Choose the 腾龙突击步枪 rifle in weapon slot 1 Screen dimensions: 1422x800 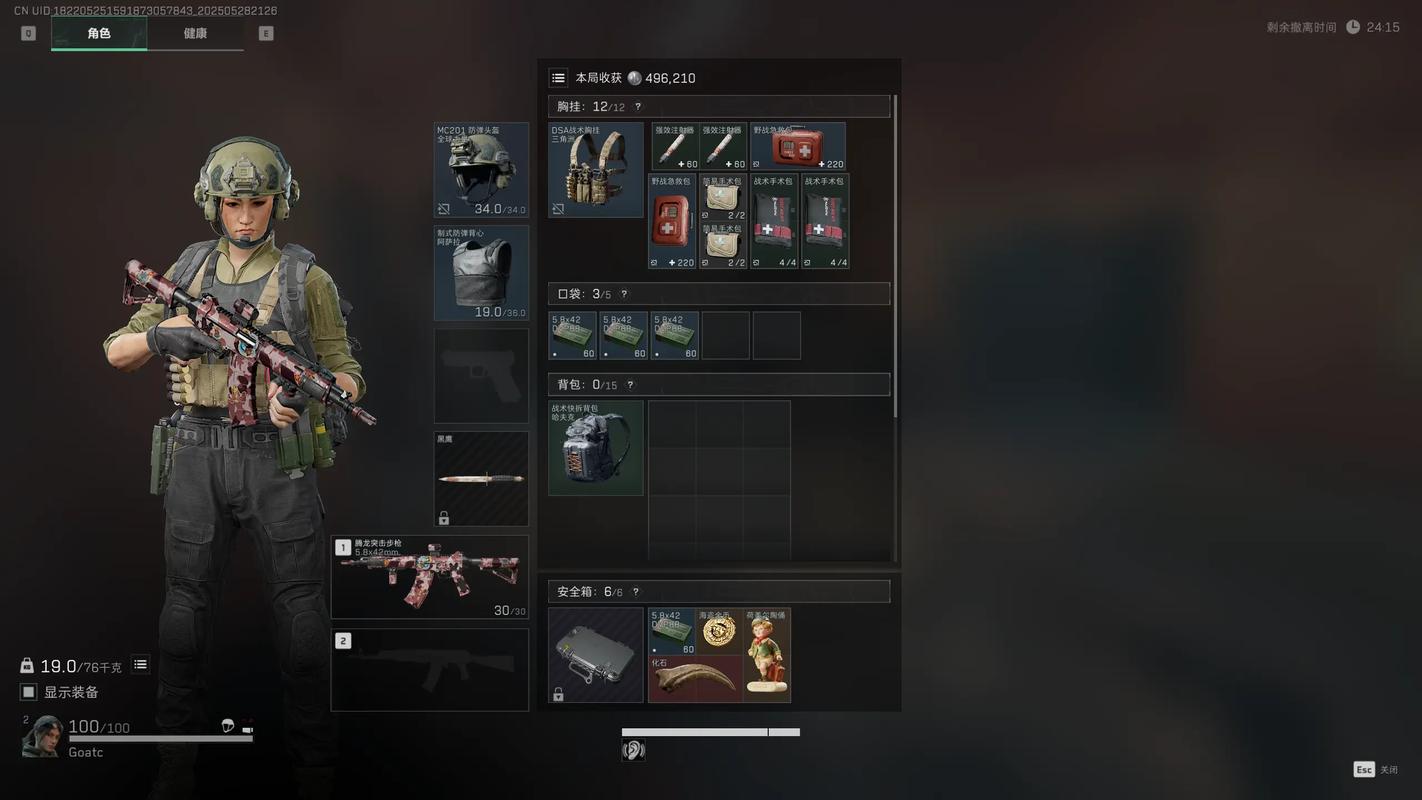pyautogui.click(x=430, y=577)
